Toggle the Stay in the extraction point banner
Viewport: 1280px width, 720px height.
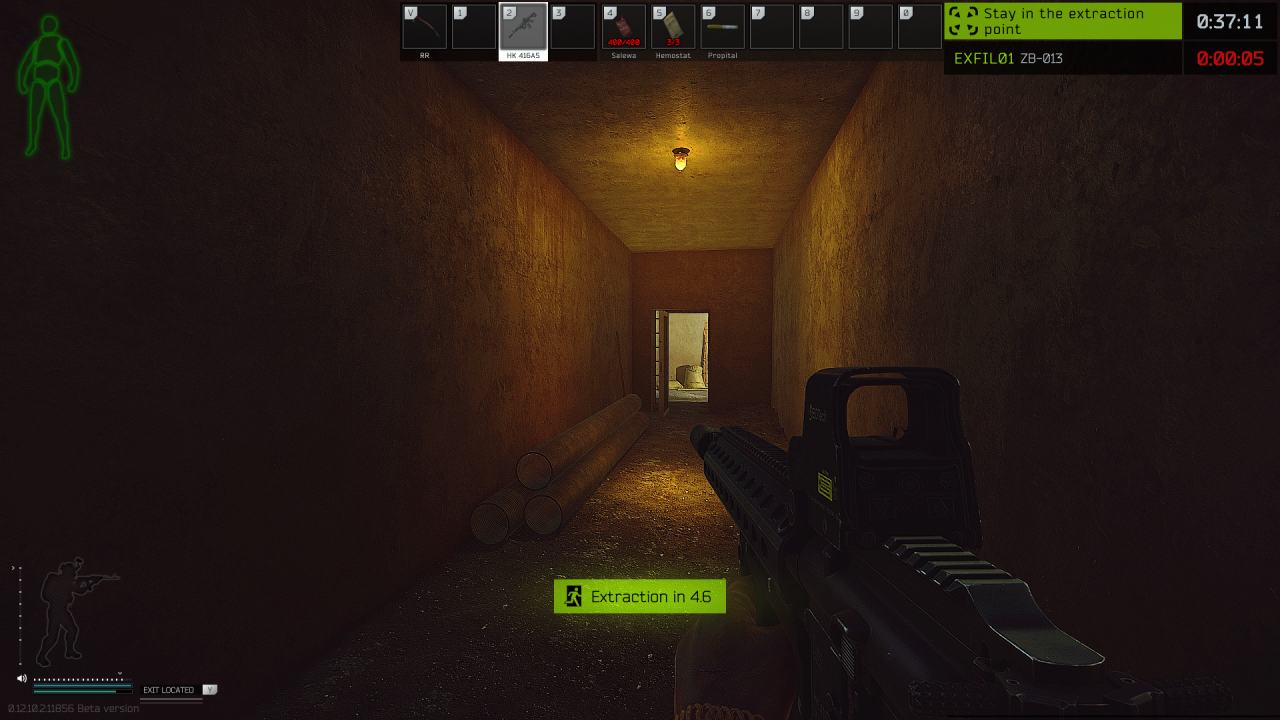(1062, 21)
